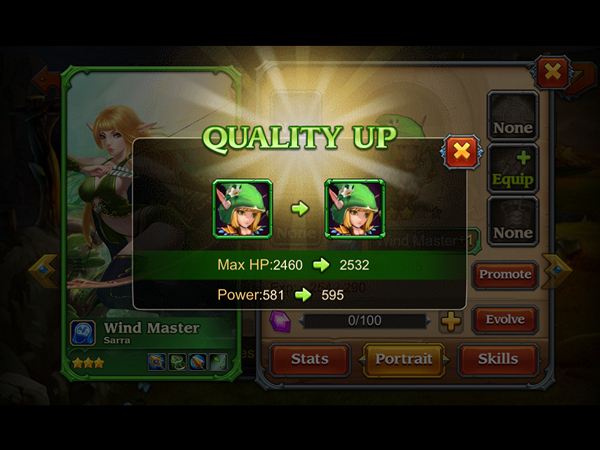Close the Quality Up popup
Viewport: 600px width, 450px height.
[461, 152]
